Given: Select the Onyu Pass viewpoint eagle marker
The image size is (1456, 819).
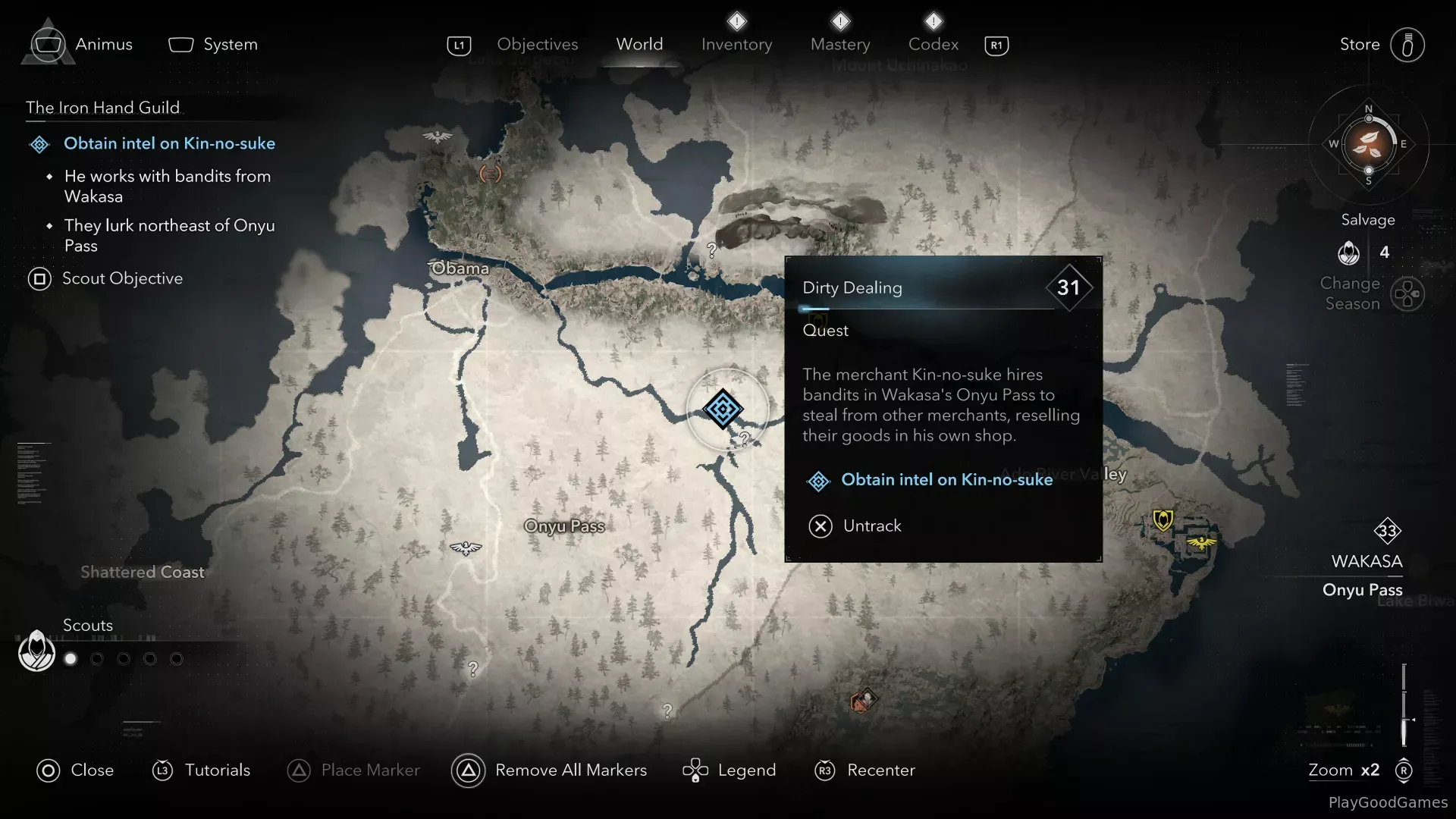Looking at the screenshot, I should click(x=466, y=548).
